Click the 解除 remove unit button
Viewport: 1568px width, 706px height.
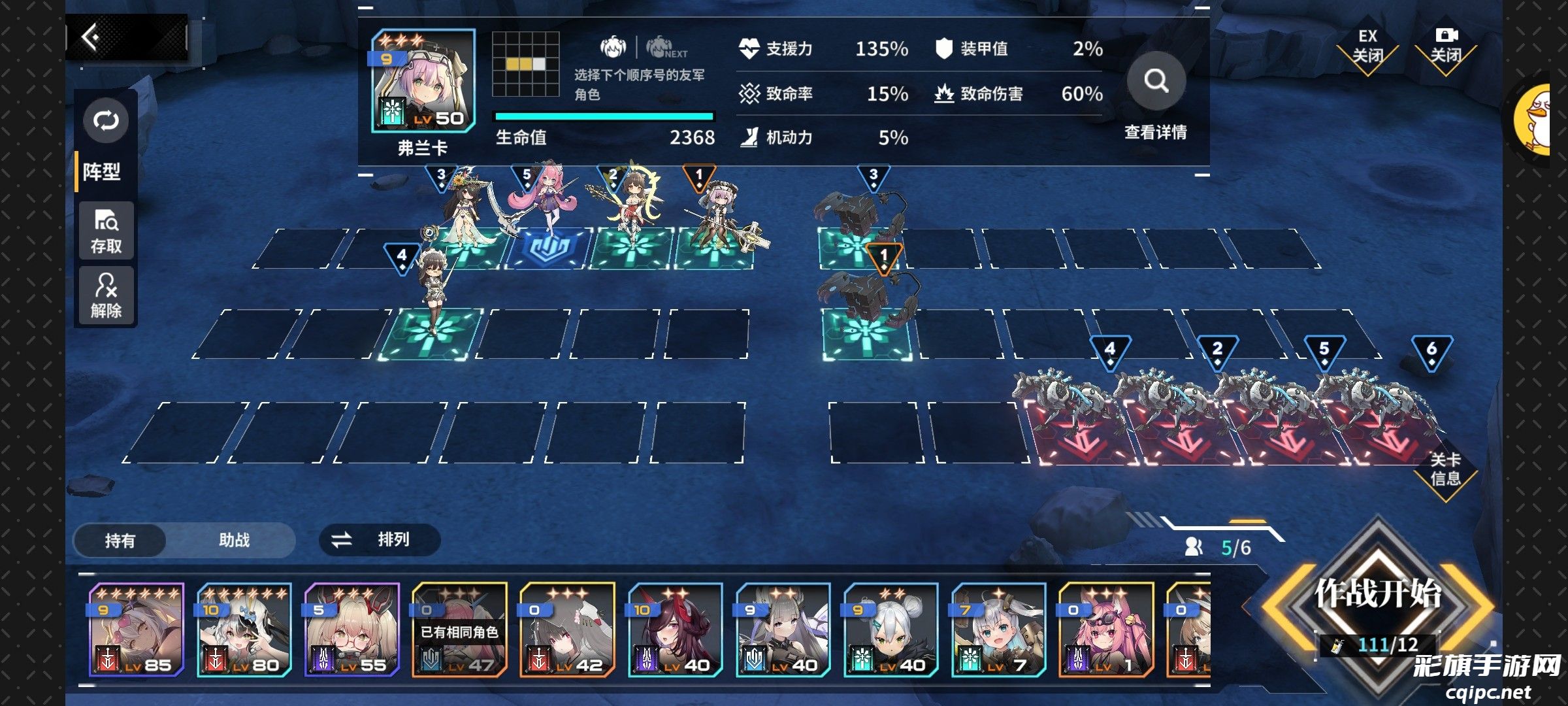pos(106,295)
